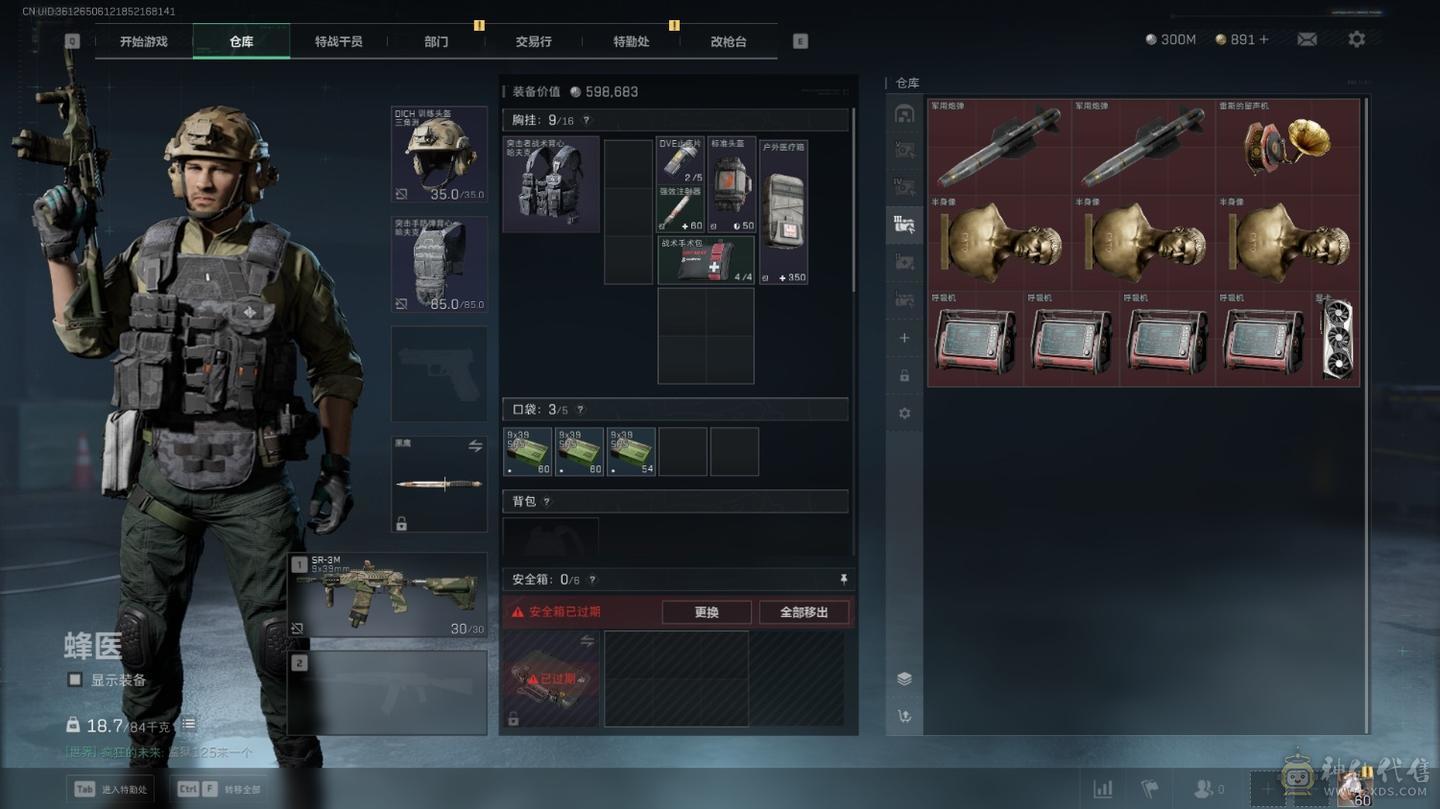Open the mail envelope icon
The image size is (1440, 809).
click(1307, 39)
